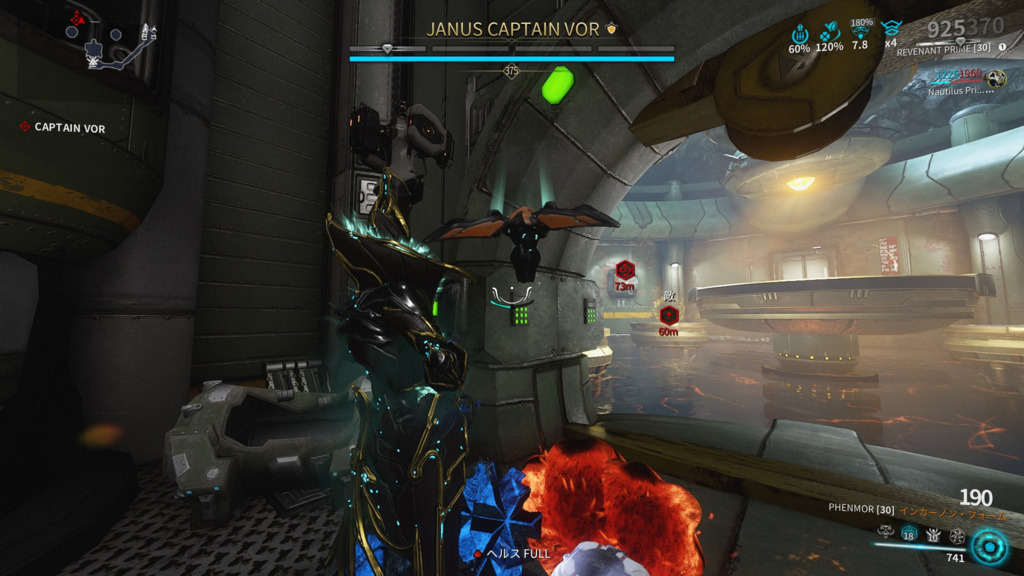Click the Janus Captain Vor boss nameplate
This screenshot has height=576, width=1024.
tap(512, 29)
